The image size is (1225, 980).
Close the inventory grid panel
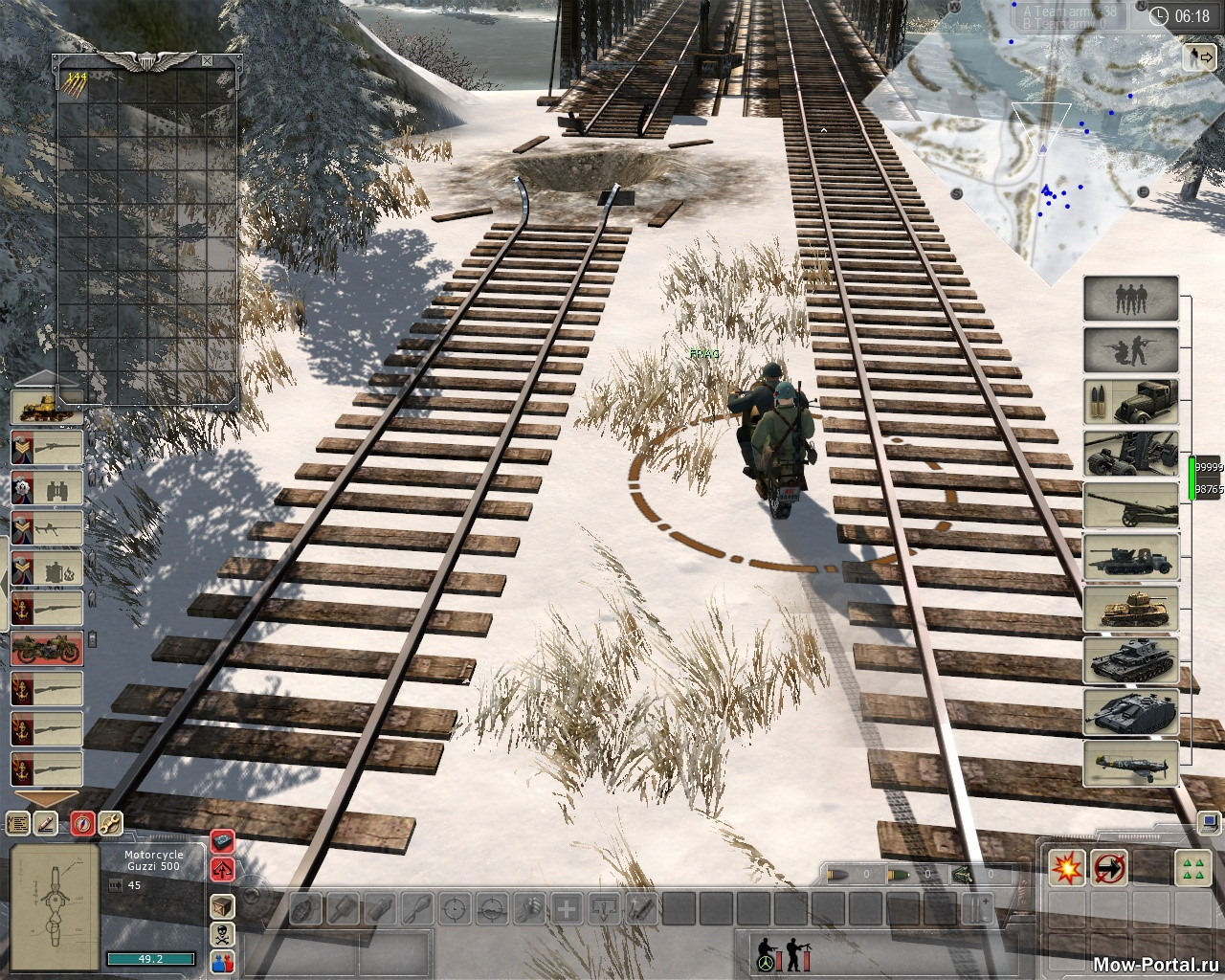click(x=207, y=60)
